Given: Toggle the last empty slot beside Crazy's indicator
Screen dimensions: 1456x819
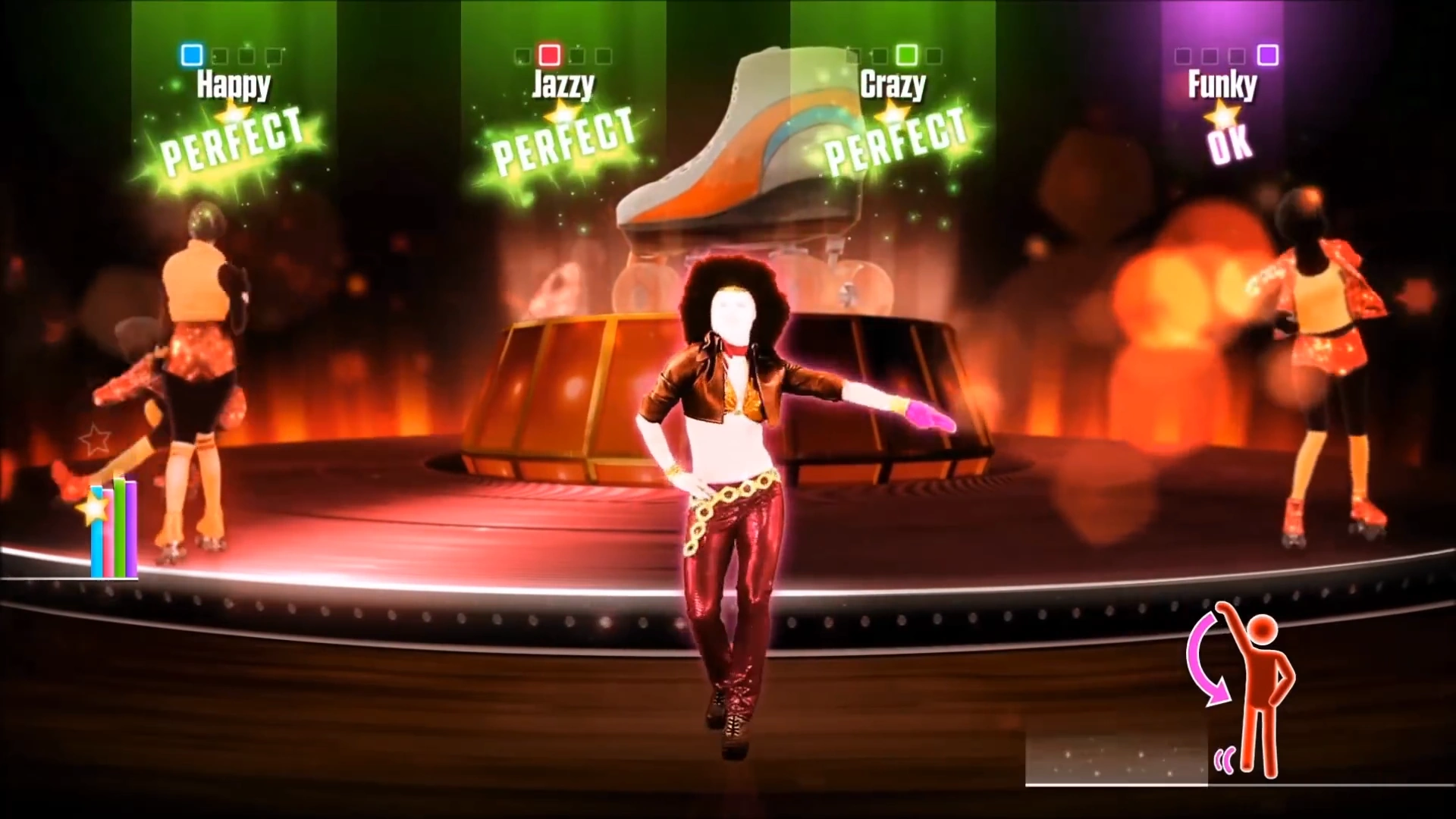Looking at the screenshot, I should (934, 55).
